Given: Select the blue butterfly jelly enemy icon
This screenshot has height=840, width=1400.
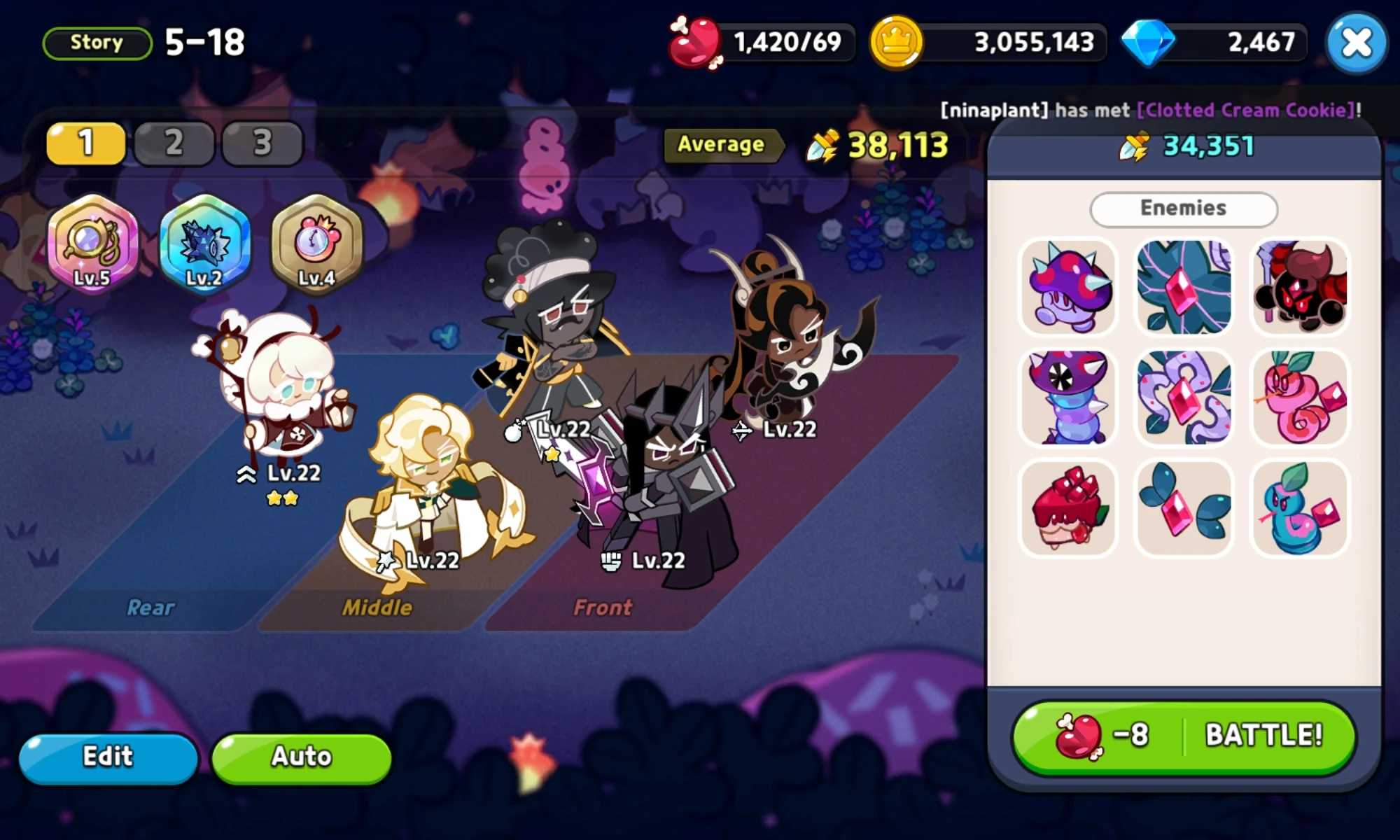Looking at the screenshot, I should tap(1183, 510).
